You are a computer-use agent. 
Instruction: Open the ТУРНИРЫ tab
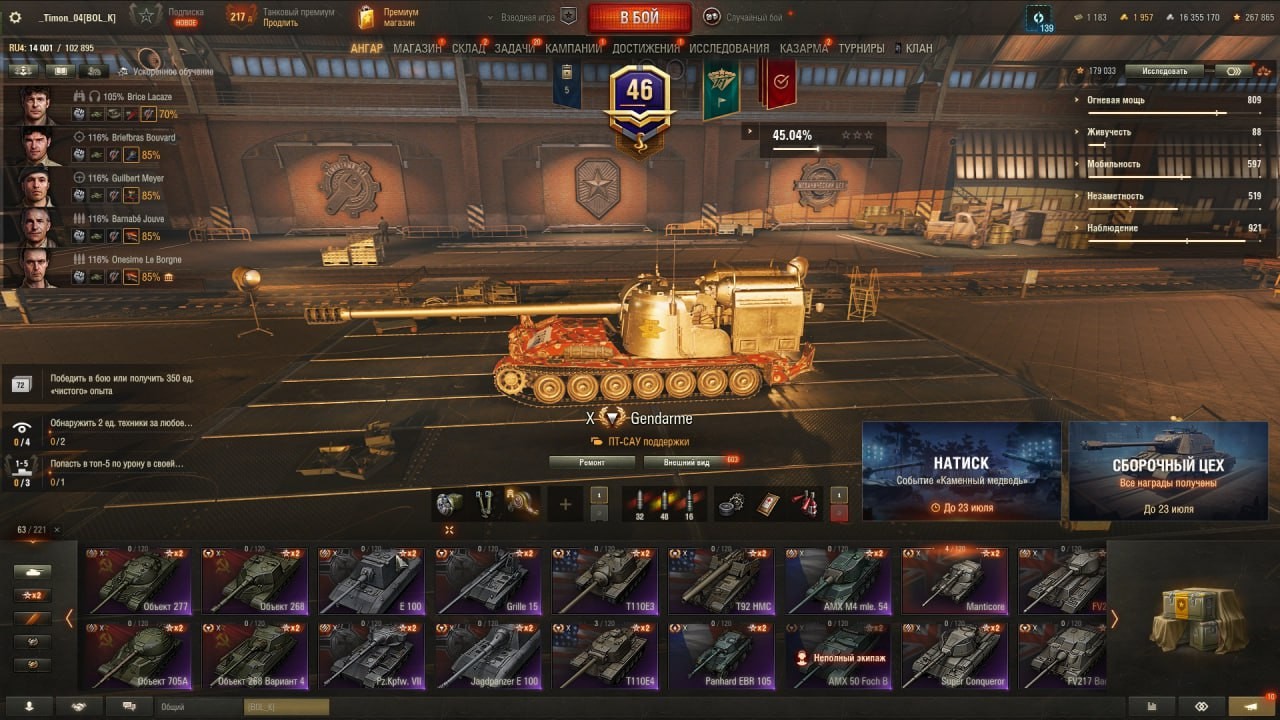(x=861, y=48)
